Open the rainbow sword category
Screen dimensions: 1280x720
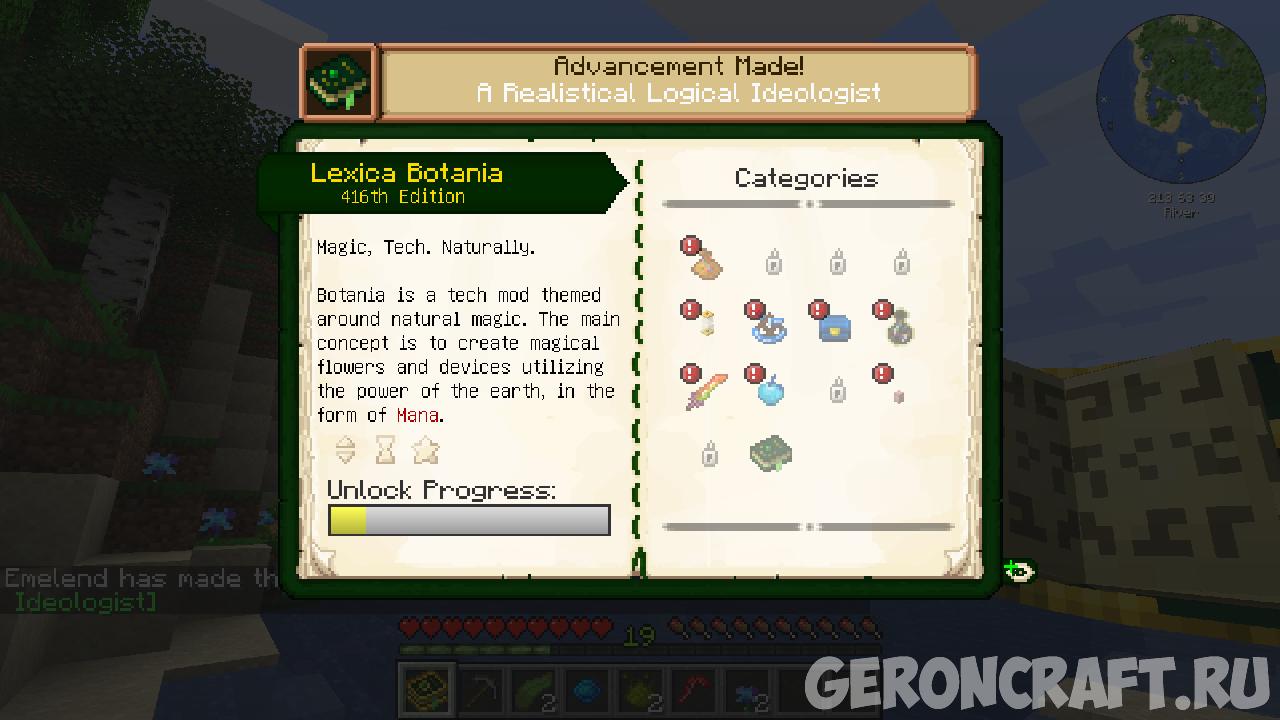706,389
